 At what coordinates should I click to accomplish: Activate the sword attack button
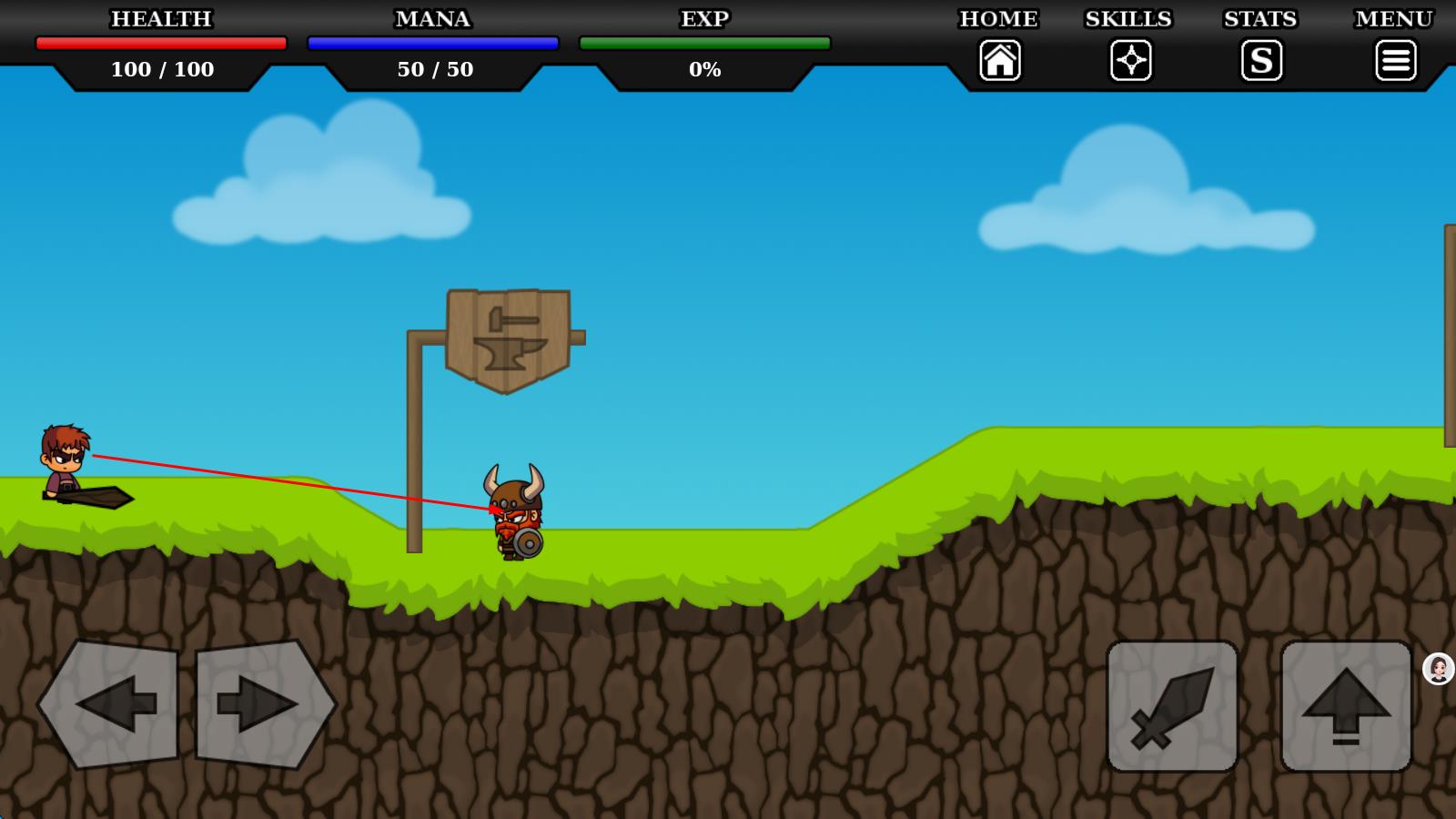[1172, 706]
